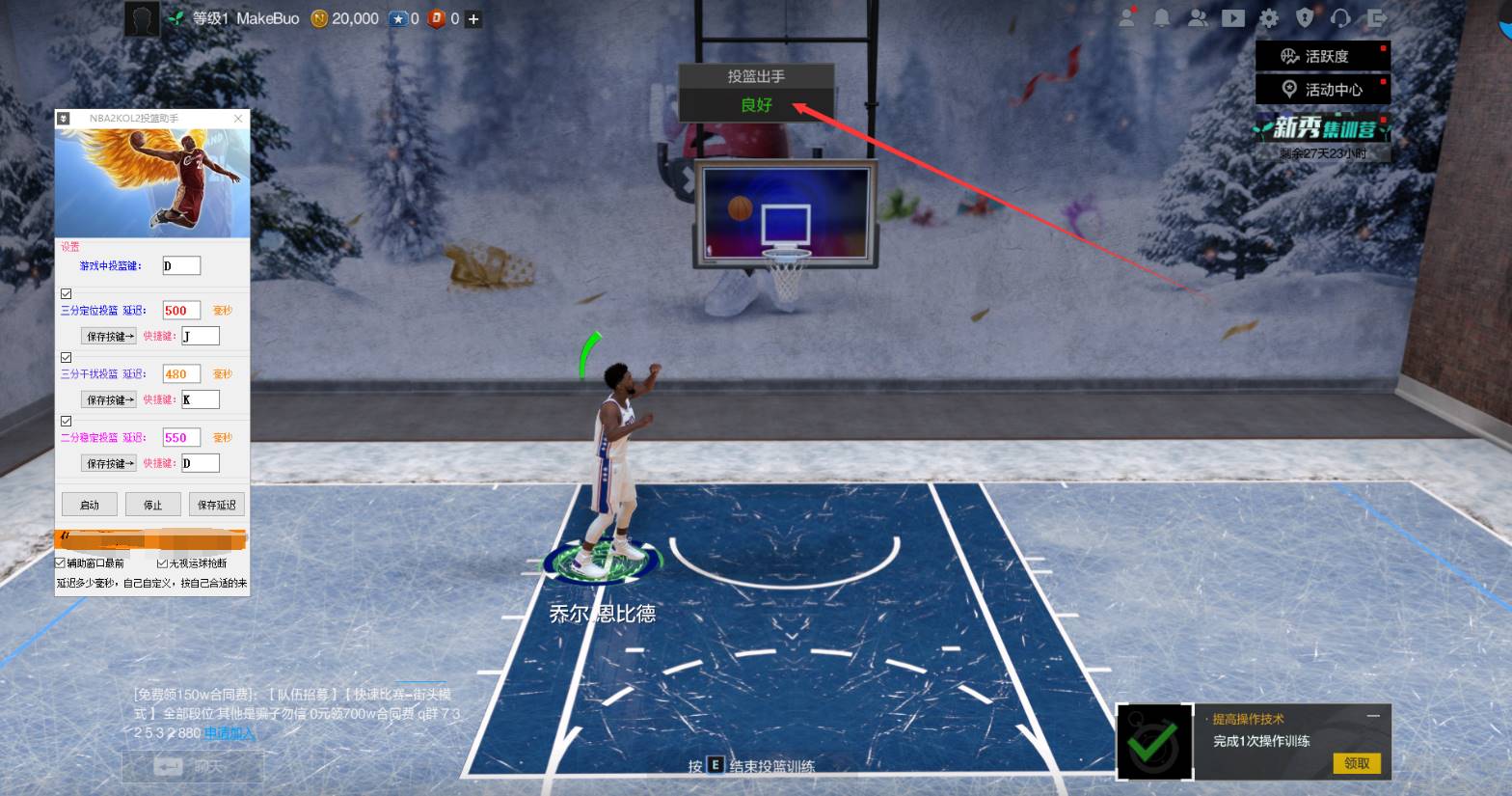Image resolution: width=1512 pixels, height=796 pixels.
Task: Open the customer support headset icon
Action: 1340,17
